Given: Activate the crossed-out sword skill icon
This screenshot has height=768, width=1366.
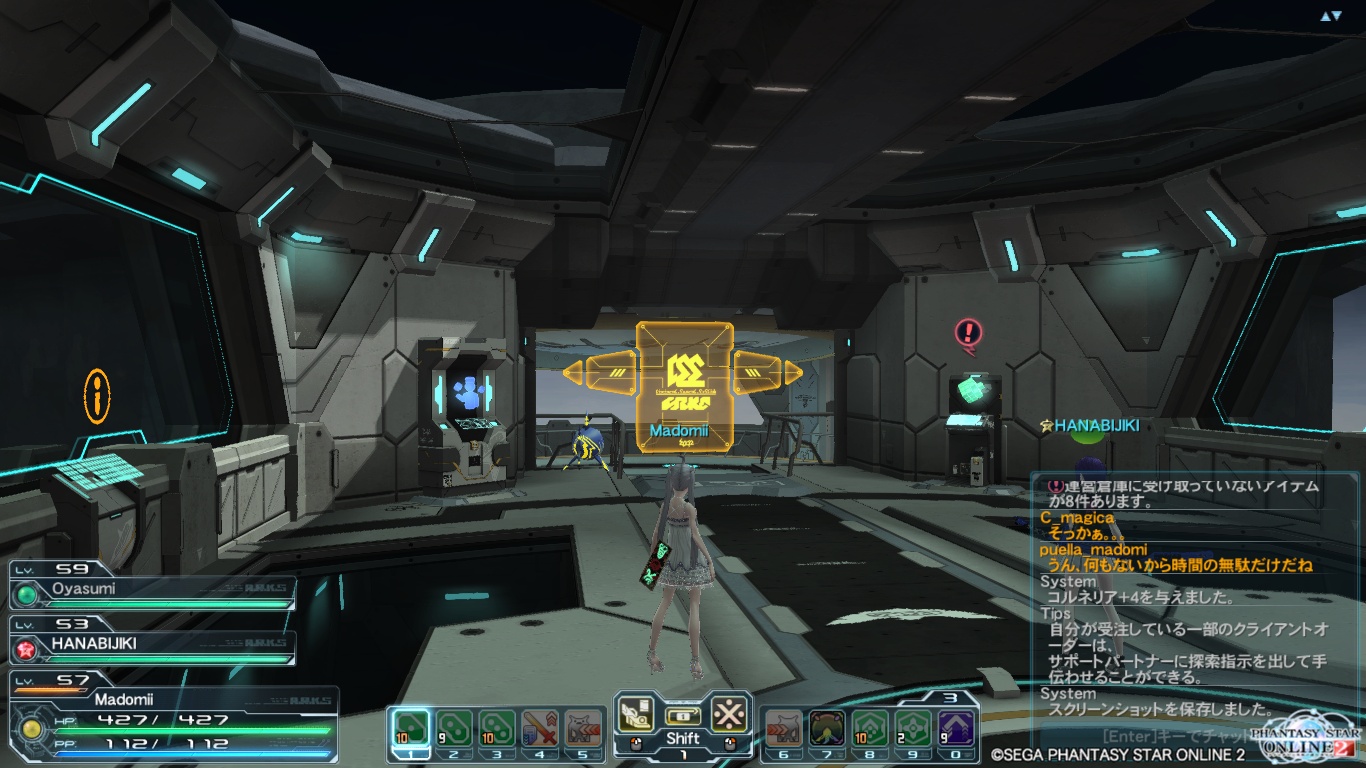Looking at the screenshot, I should (x=540, y=727).
